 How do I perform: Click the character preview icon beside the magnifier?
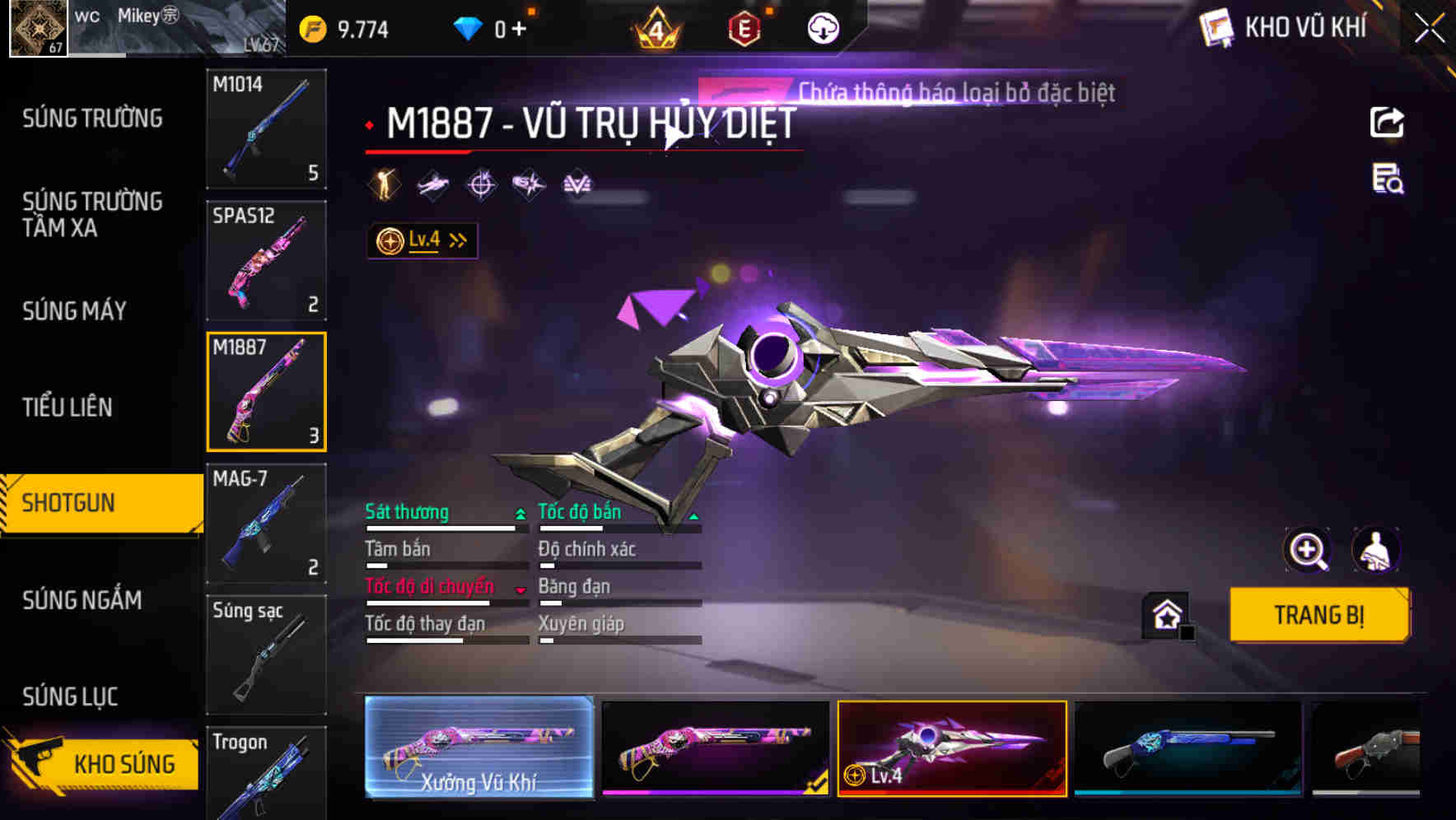pos(1377,550)
